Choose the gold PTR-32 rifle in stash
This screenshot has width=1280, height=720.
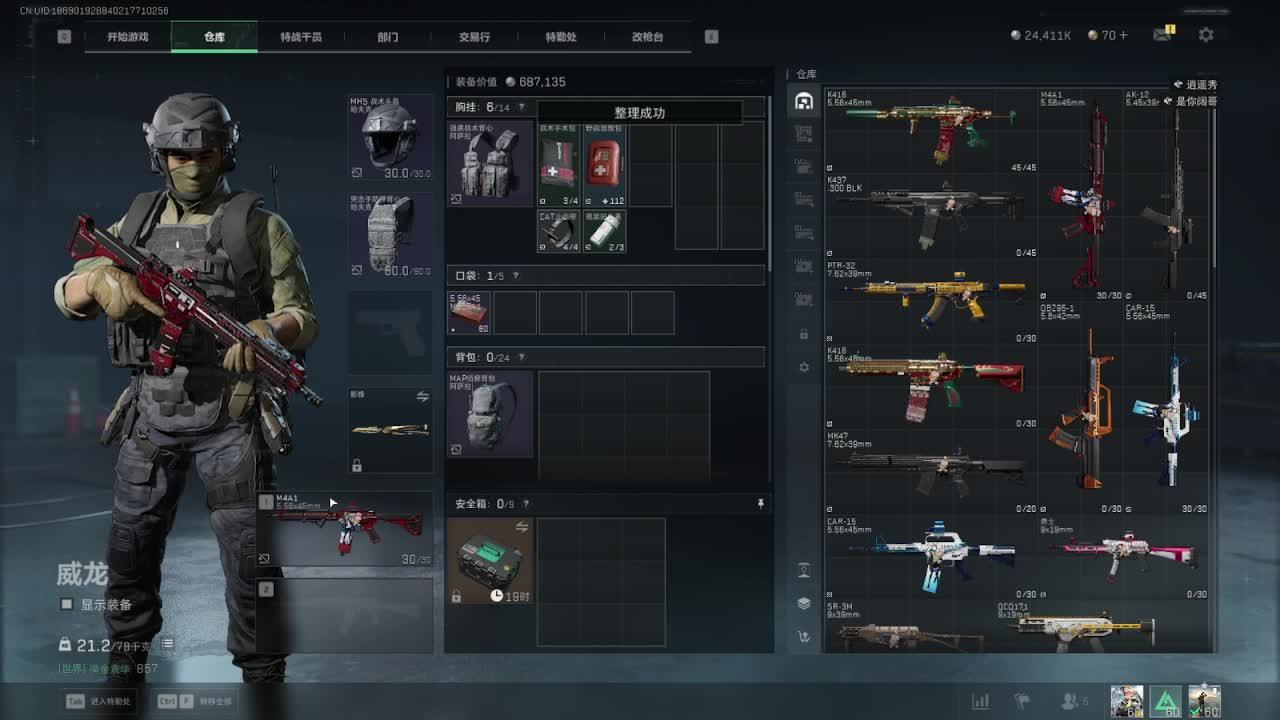click(x=930, y=296)
